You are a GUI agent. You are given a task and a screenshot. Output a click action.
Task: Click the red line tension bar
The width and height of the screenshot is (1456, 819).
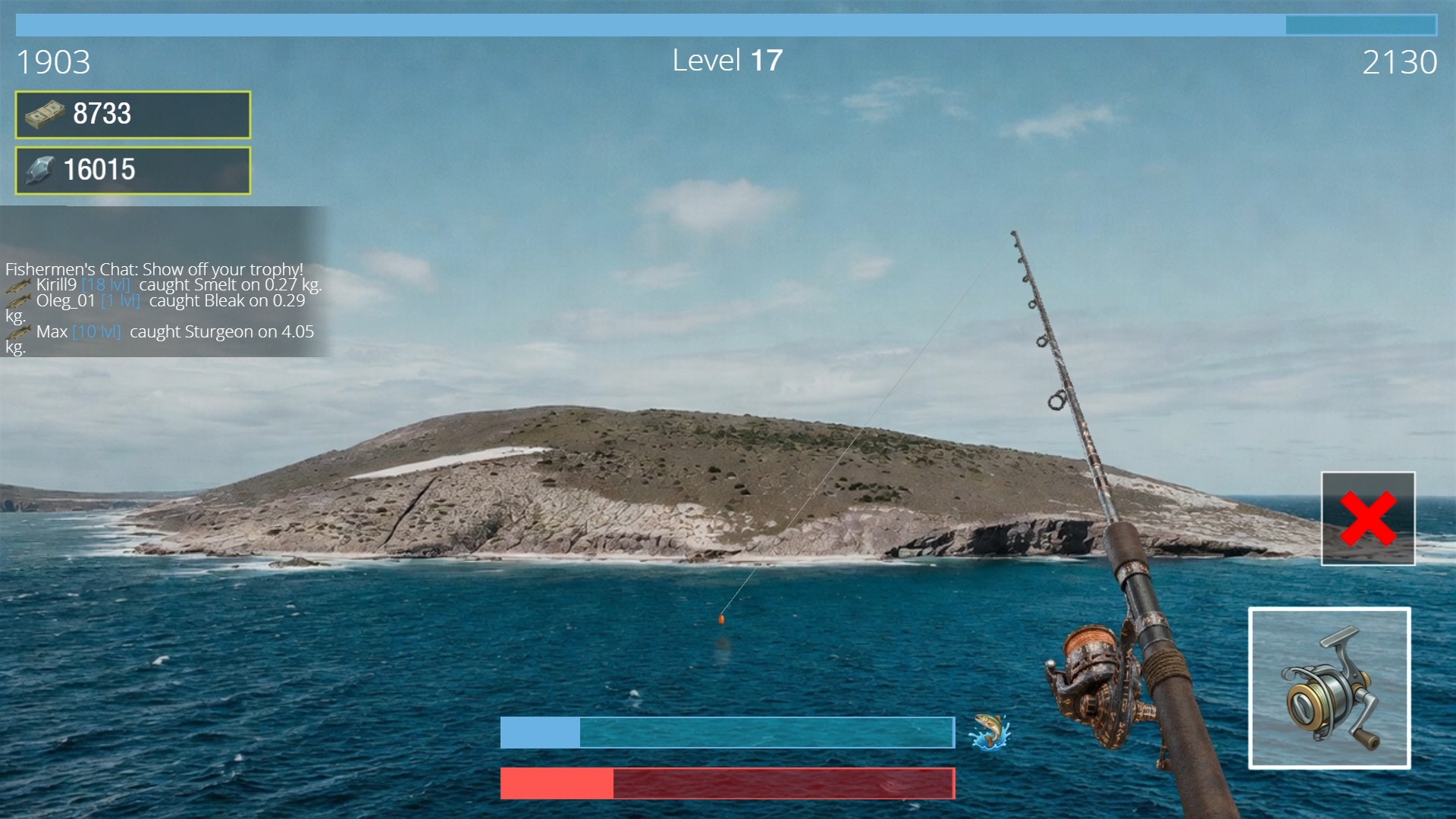728,783
